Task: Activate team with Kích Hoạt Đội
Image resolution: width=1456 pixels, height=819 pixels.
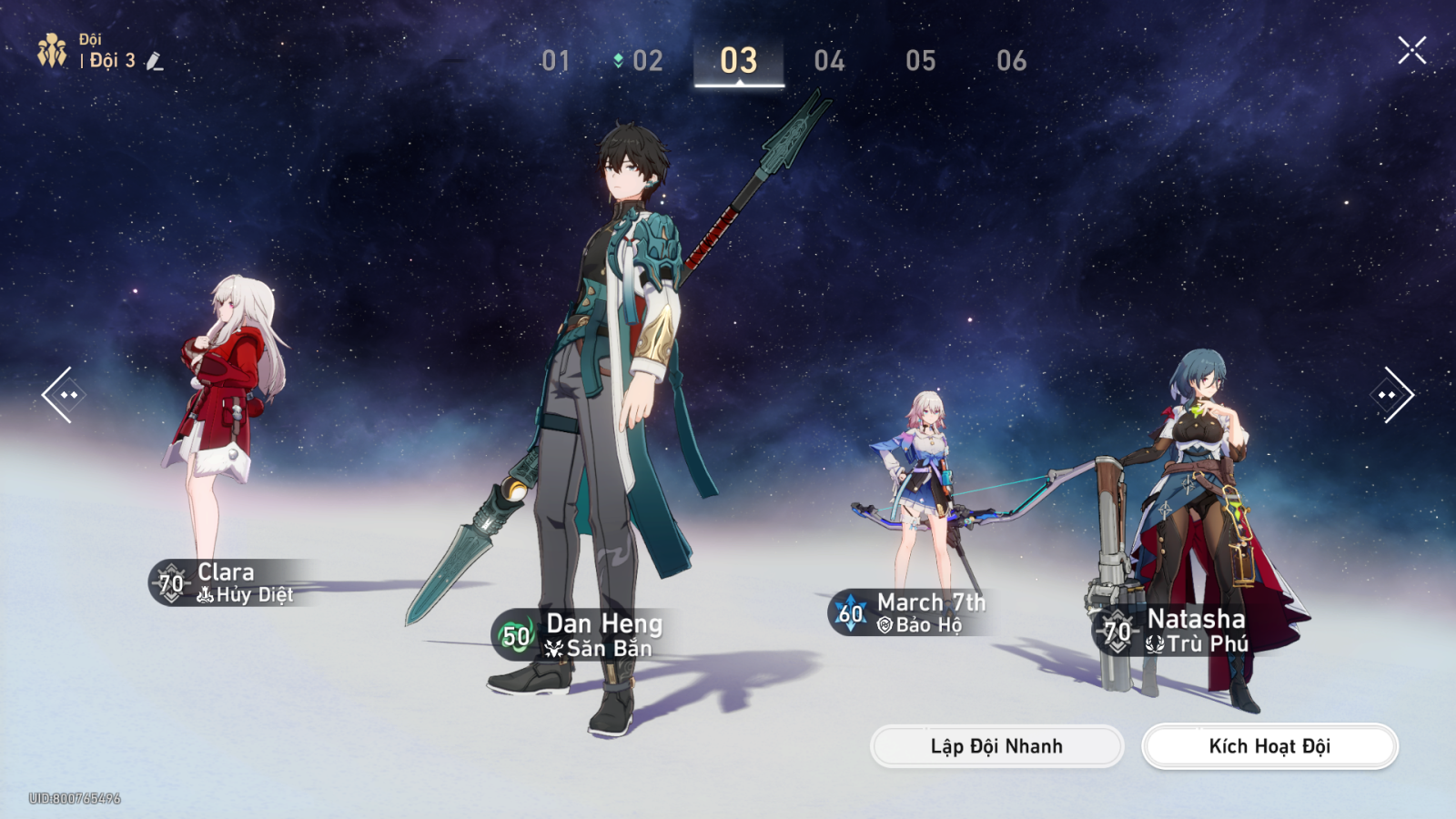Action: pyautogui.click(x=1269, y=746)
